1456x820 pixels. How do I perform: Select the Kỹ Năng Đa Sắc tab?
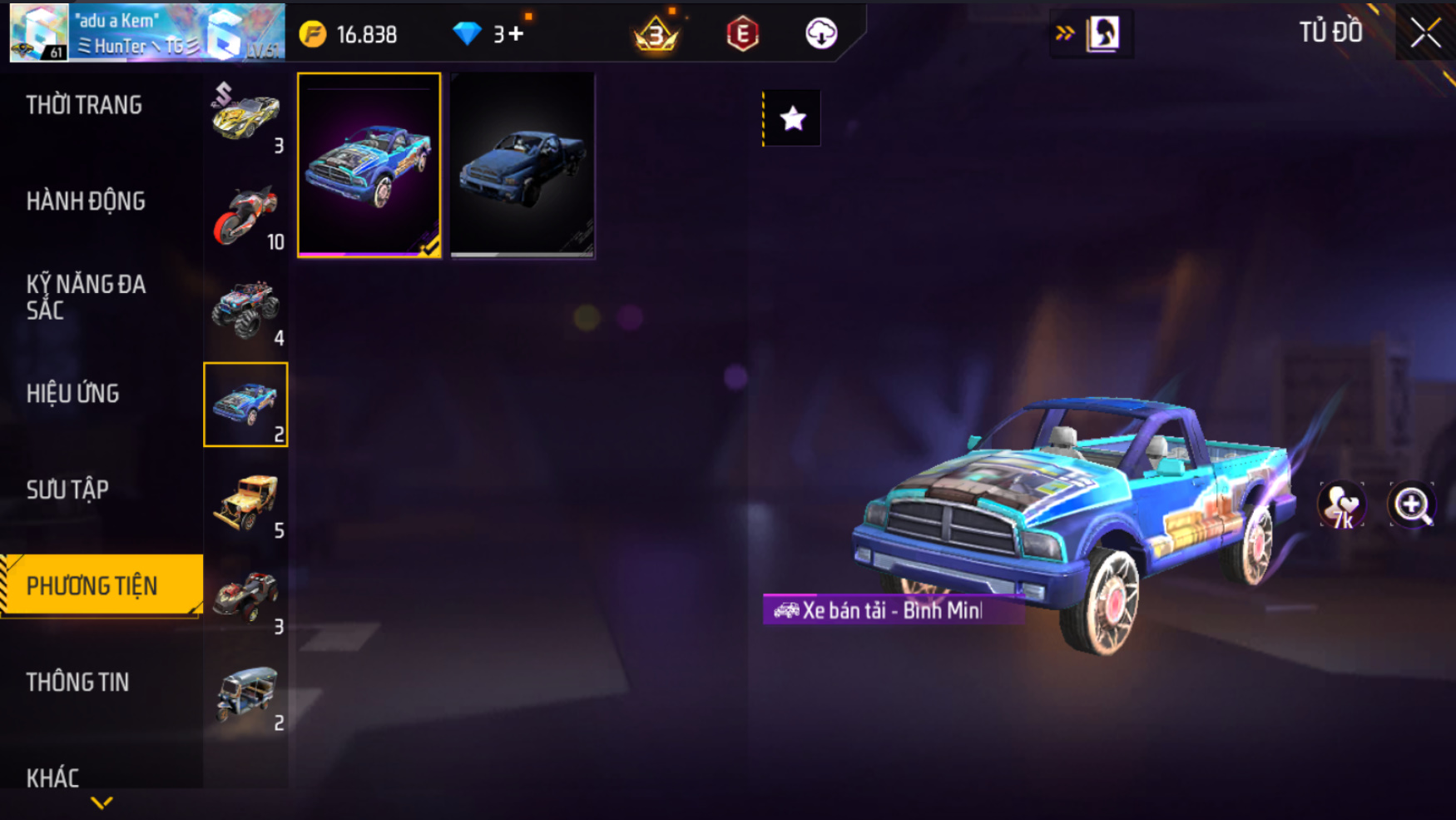coord(86,297)
